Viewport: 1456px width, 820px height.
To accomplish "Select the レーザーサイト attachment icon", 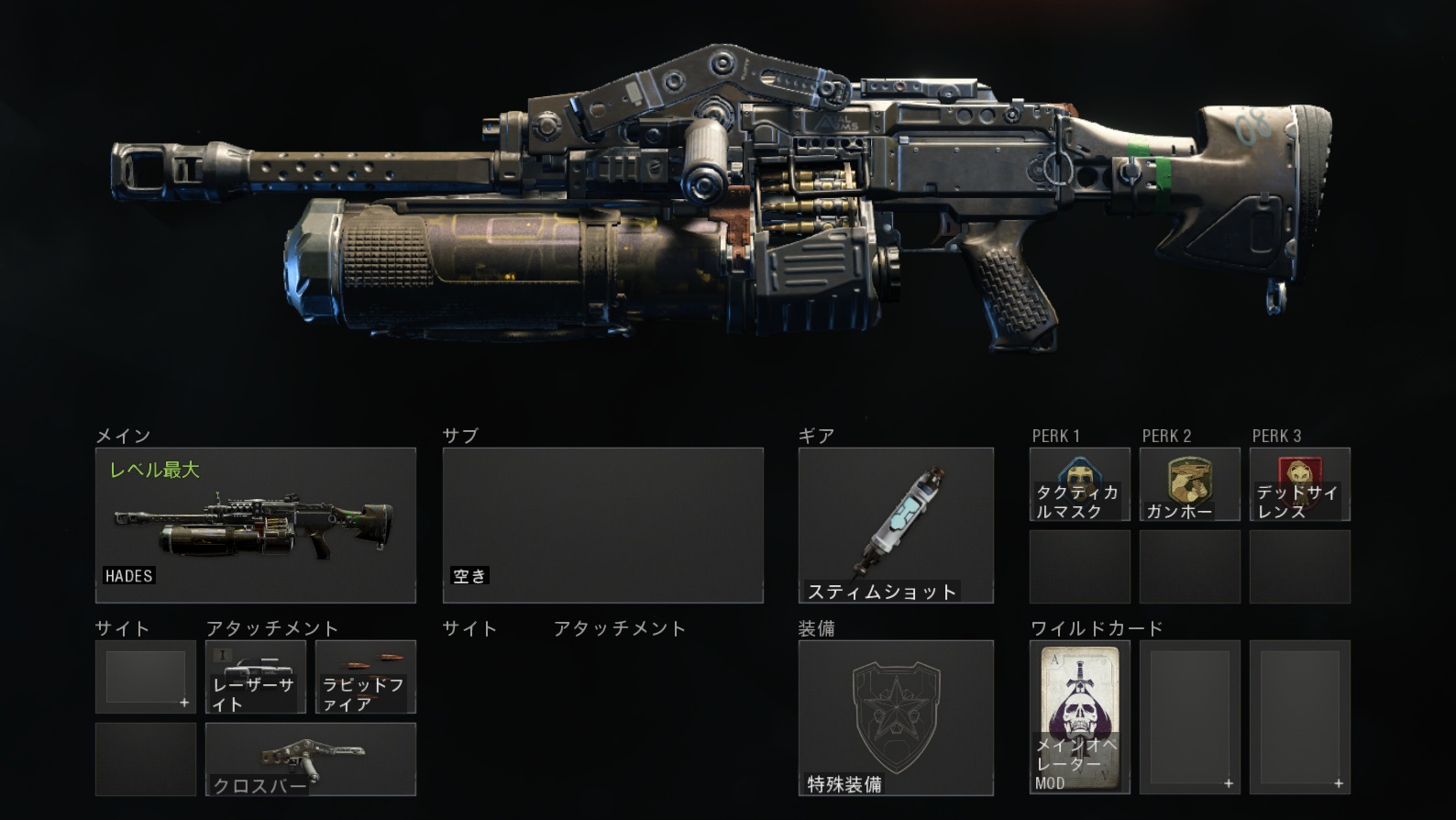I will click(255, 677).
